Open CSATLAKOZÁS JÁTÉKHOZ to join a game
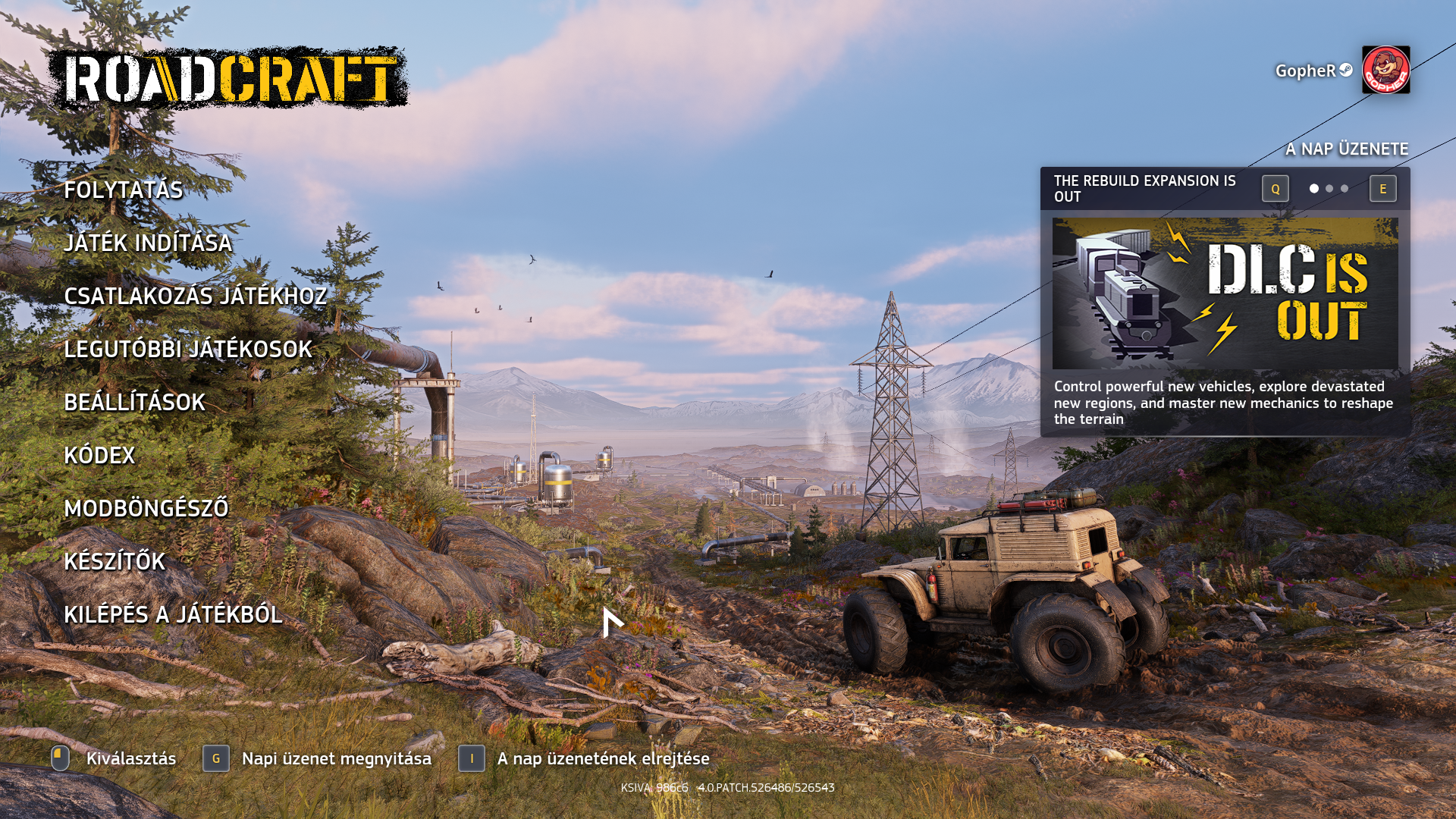Viewport: 1456px width, 819px height. (x=195, y=296)
